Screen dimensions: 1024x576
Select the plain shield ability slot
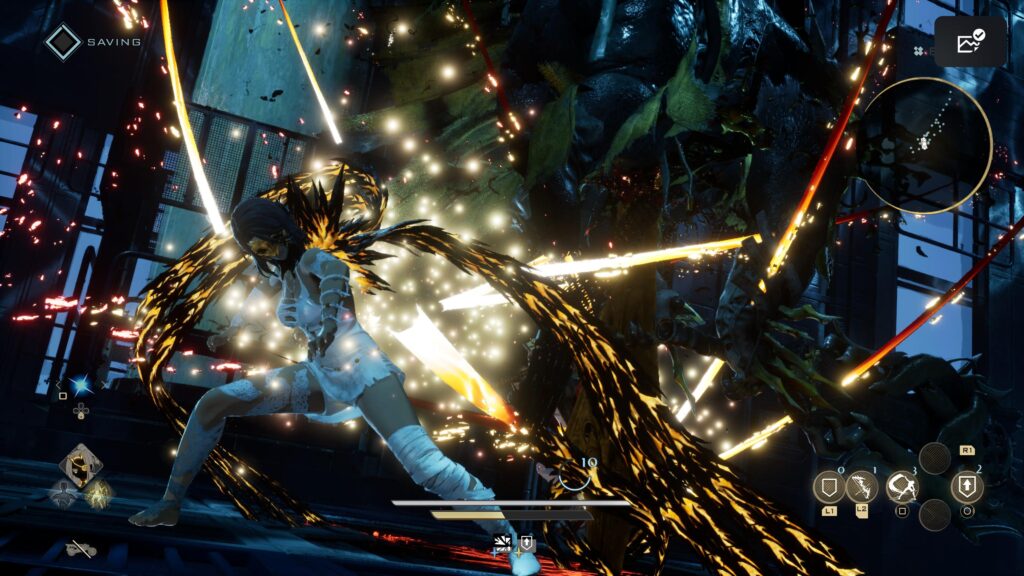click(x=829, y=487)
